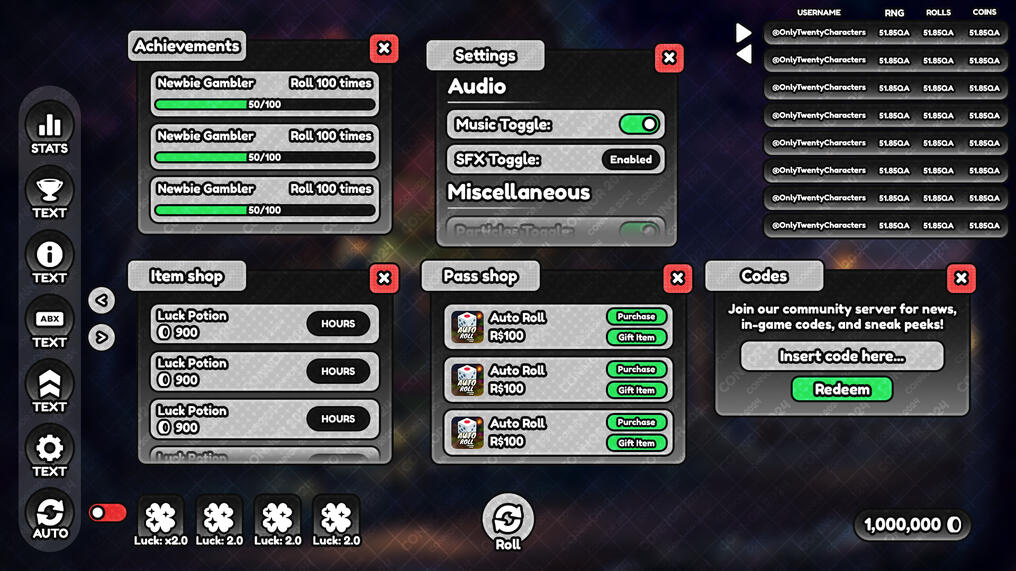The height and width of the screenshot is (571, 1016).
Task: Click the left arrow beside Item shop
Action: tap(101, 300)
